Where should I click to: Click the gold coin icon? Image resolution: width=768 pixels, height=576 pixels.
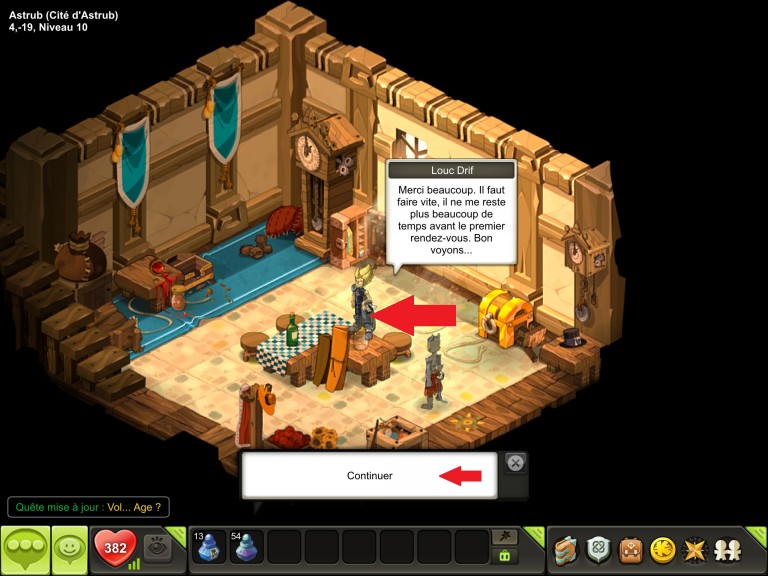tap(662, 549)
